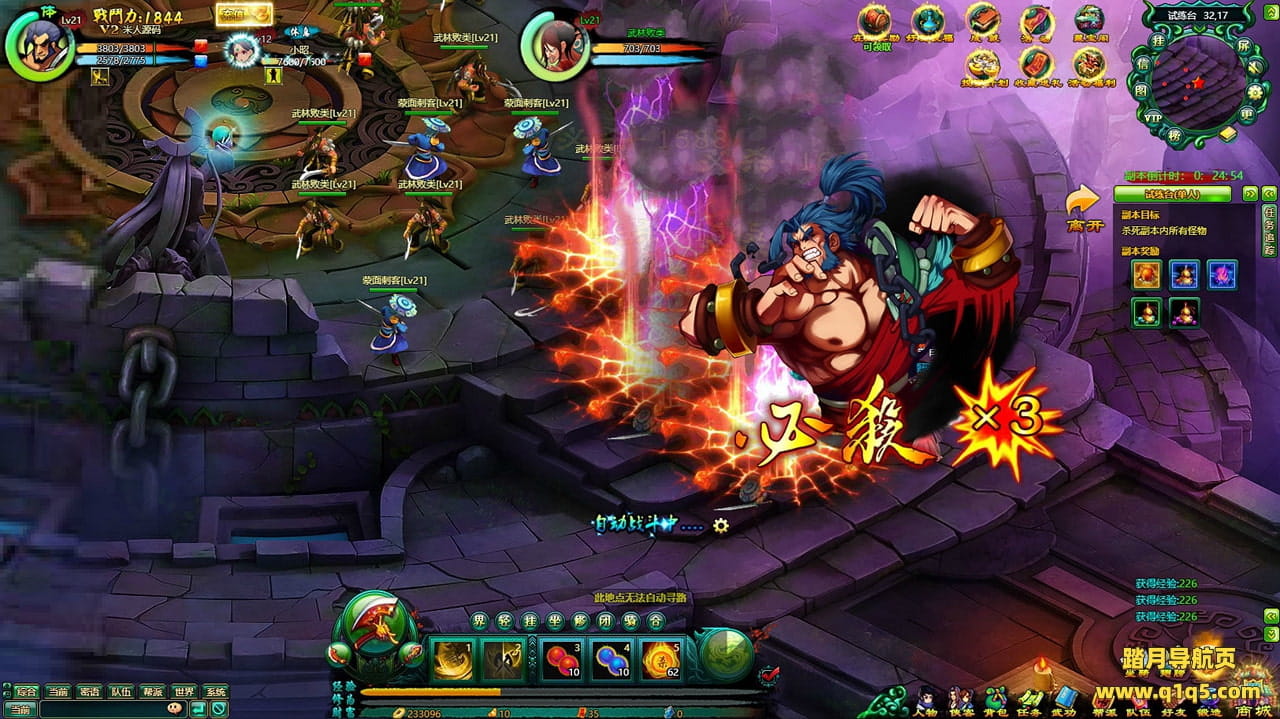Screen dimensions: 1280x719
Task: Open the 收藏送礼 red envelope icon
Action: pyautogui.click(x=1035, y=64)
